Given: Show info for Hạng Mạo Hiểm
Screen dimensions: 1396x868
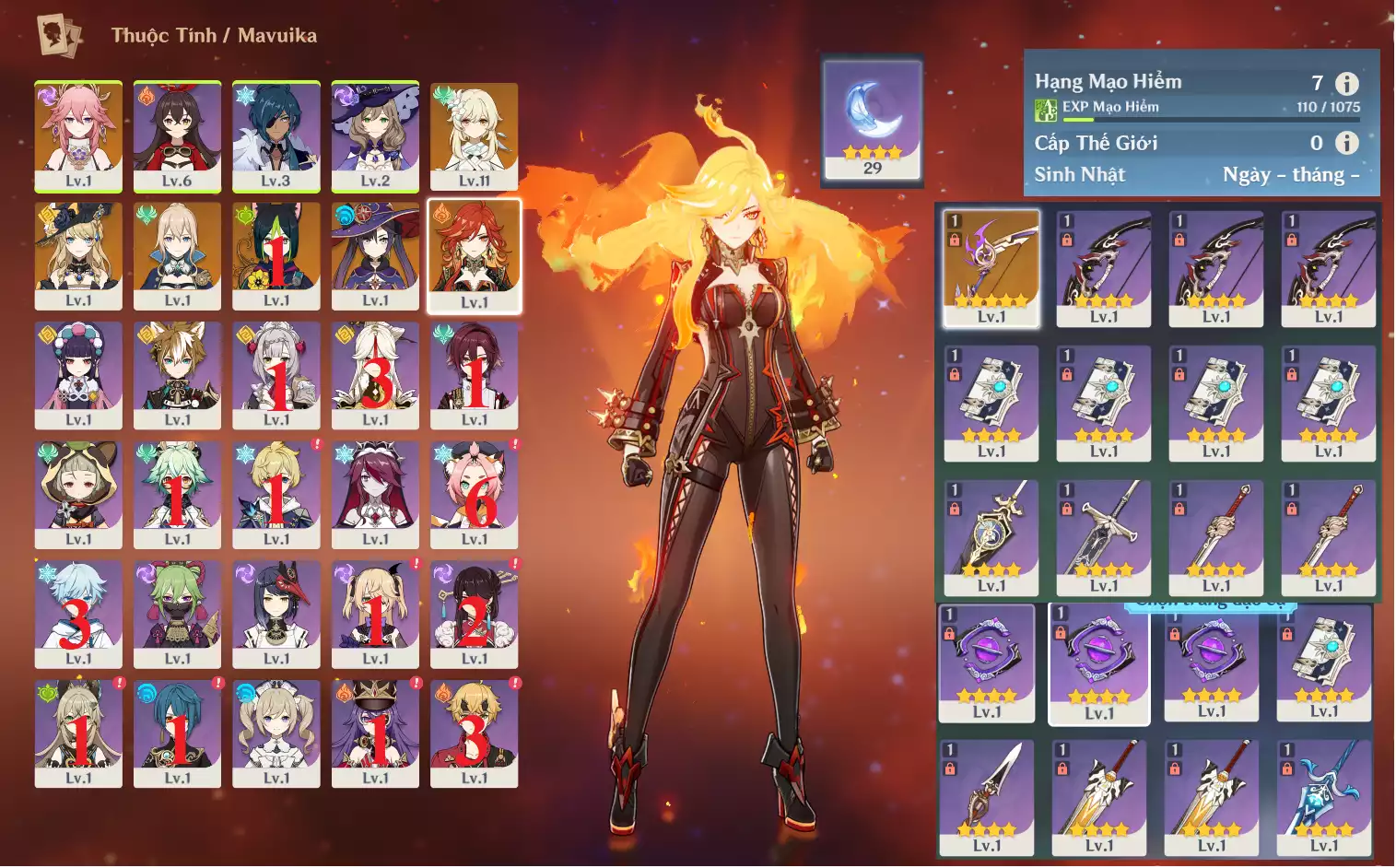Looking at the screenshot, I should pyautogui.click(x=1347, y=84).
